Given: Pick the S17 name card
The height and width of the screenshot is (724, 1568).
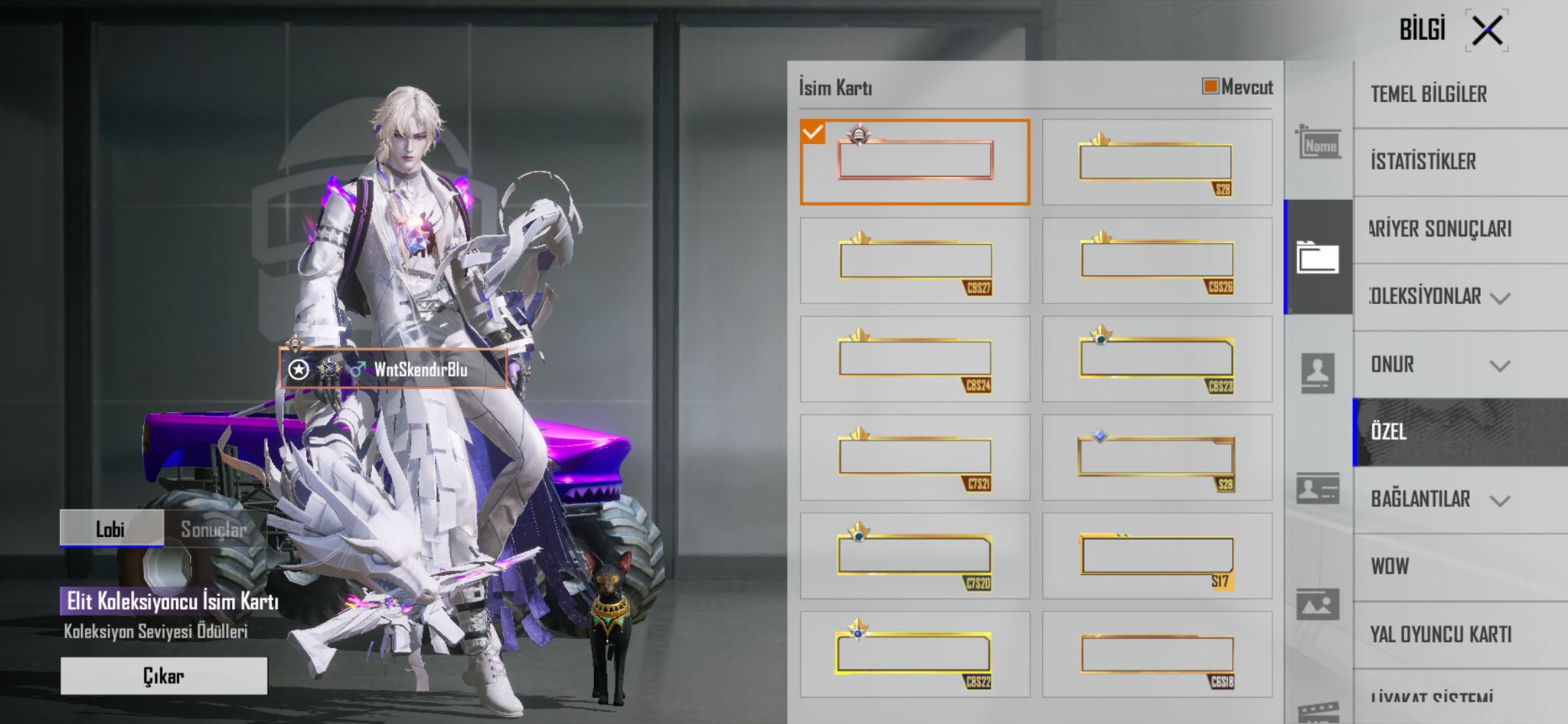Looking at the screenshot, I should point(1157,555).
